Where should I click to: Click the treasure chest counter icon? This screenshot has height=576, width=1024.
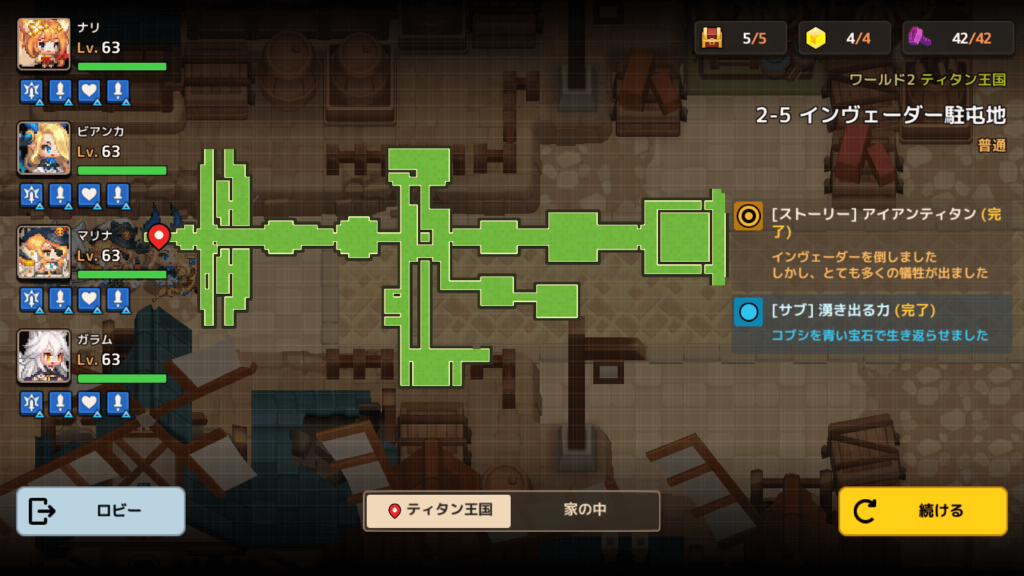pos(712,38)
